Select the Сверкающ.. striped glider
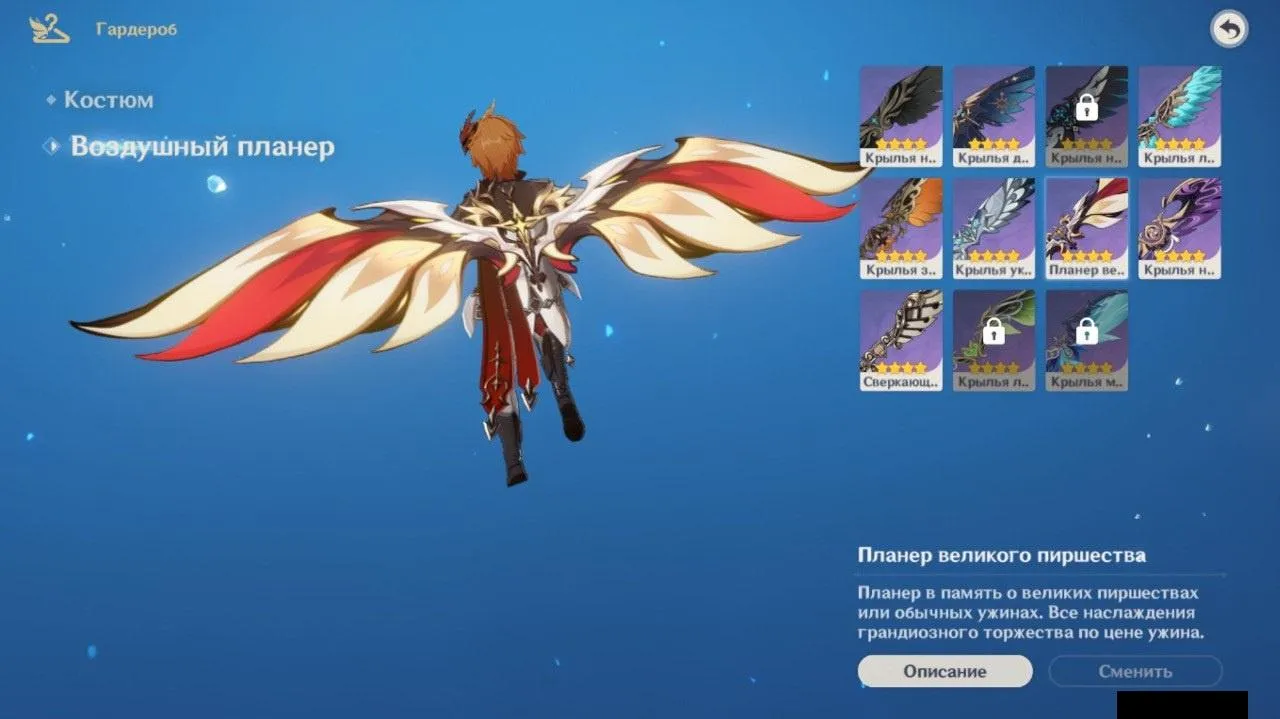Image resolution: width=1280 pixels, height=719 pixels. tap(901, 340)
